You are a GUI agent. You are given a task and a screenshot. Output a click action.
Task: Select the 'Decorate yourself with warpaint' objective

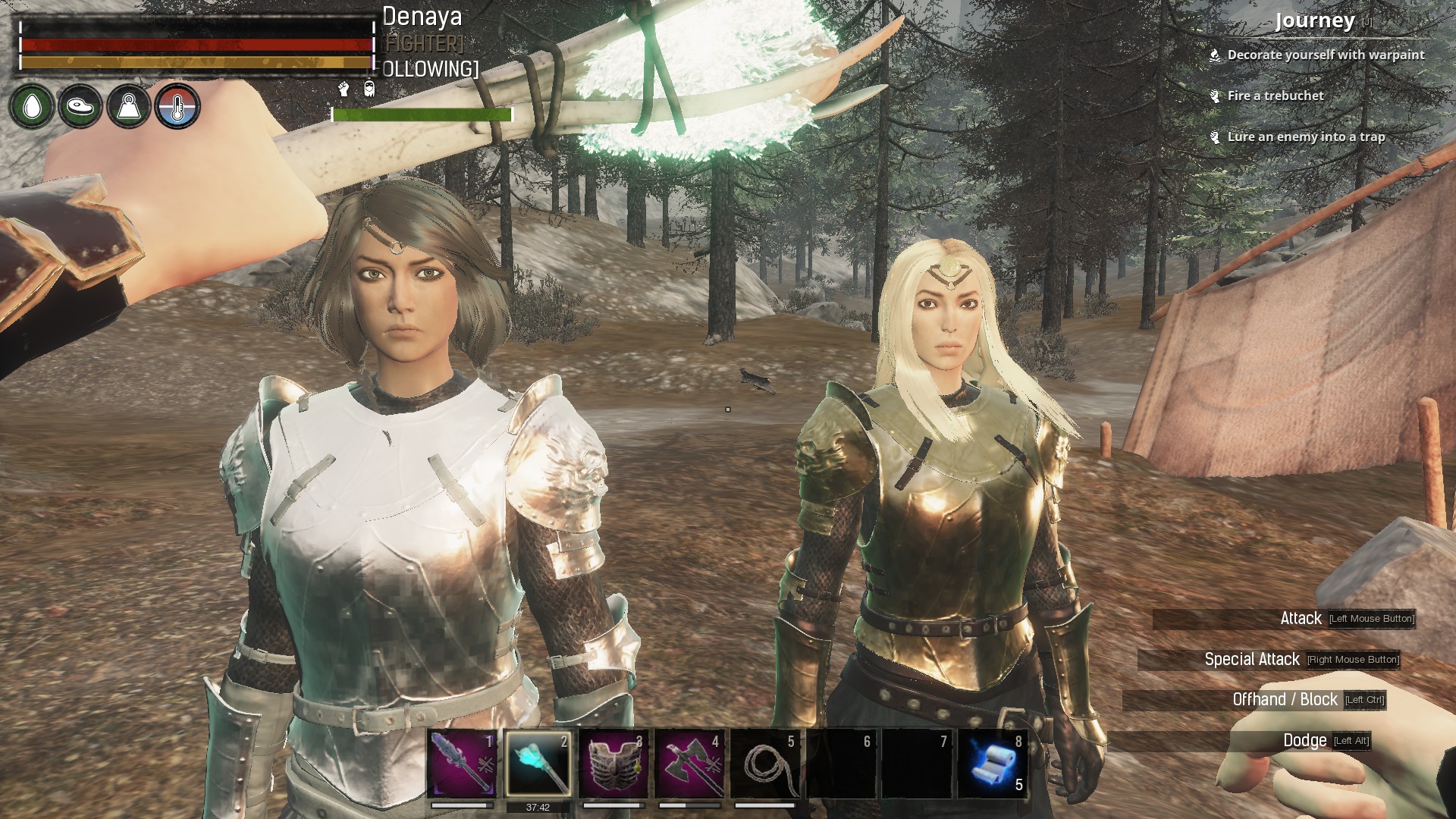(x=1326, y=55)
